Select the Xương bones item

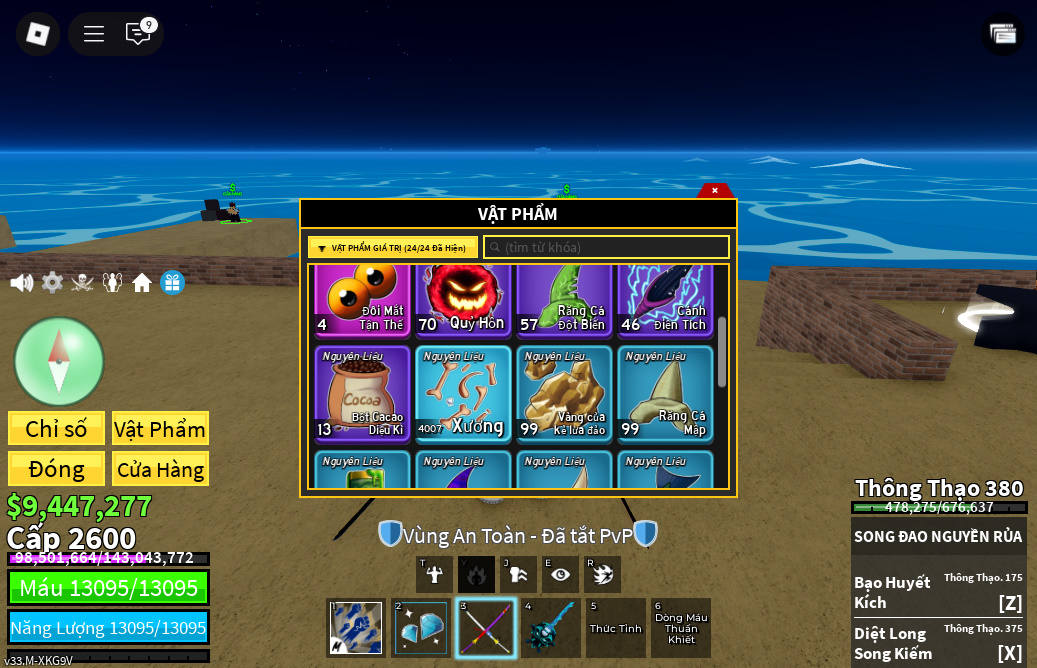pyautogui.click(x=463, y=394)
